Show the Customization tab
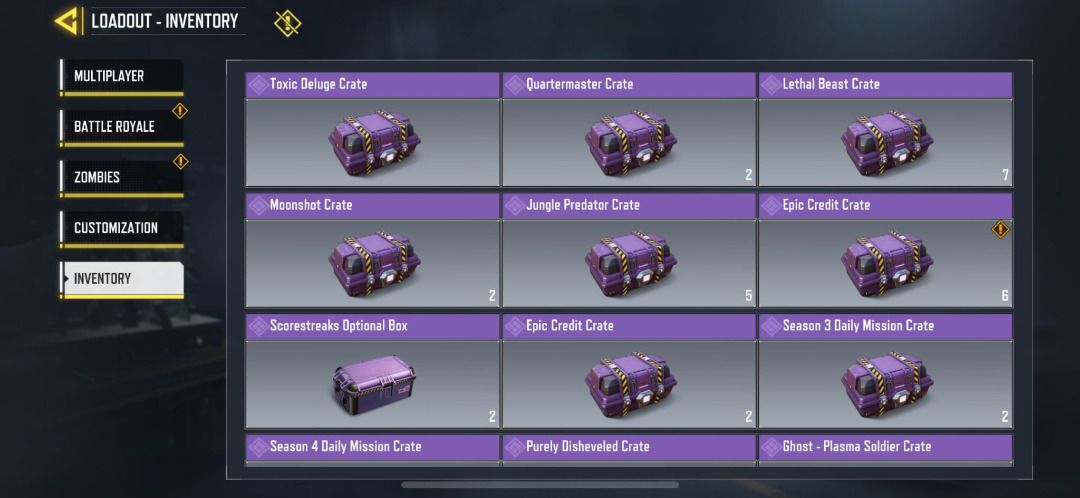Viewport: 1080px width, 498px height. [x=121, y=228]
